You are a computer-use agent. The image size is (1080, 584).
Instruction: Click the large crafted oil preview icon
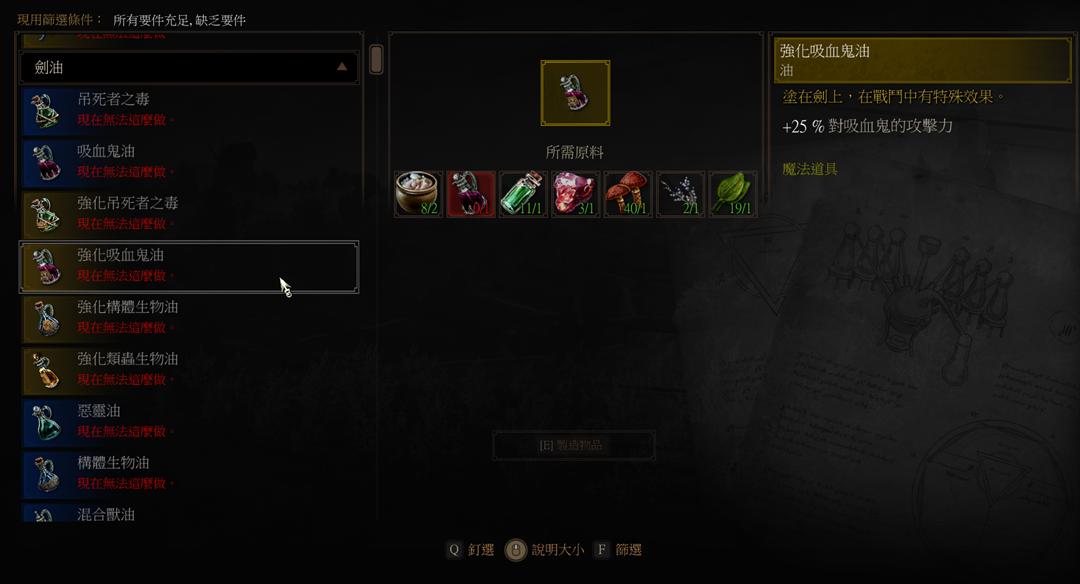pos(575,93)
